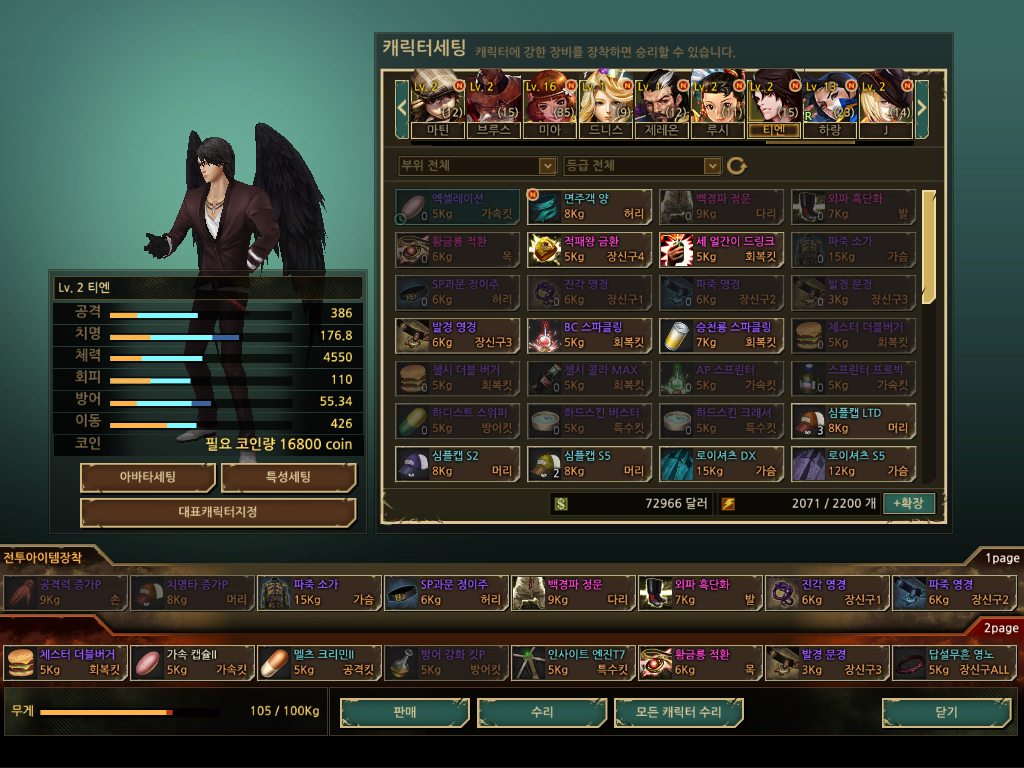Select the 적패왕 금환 accessory item

click(x=589, y=250)
